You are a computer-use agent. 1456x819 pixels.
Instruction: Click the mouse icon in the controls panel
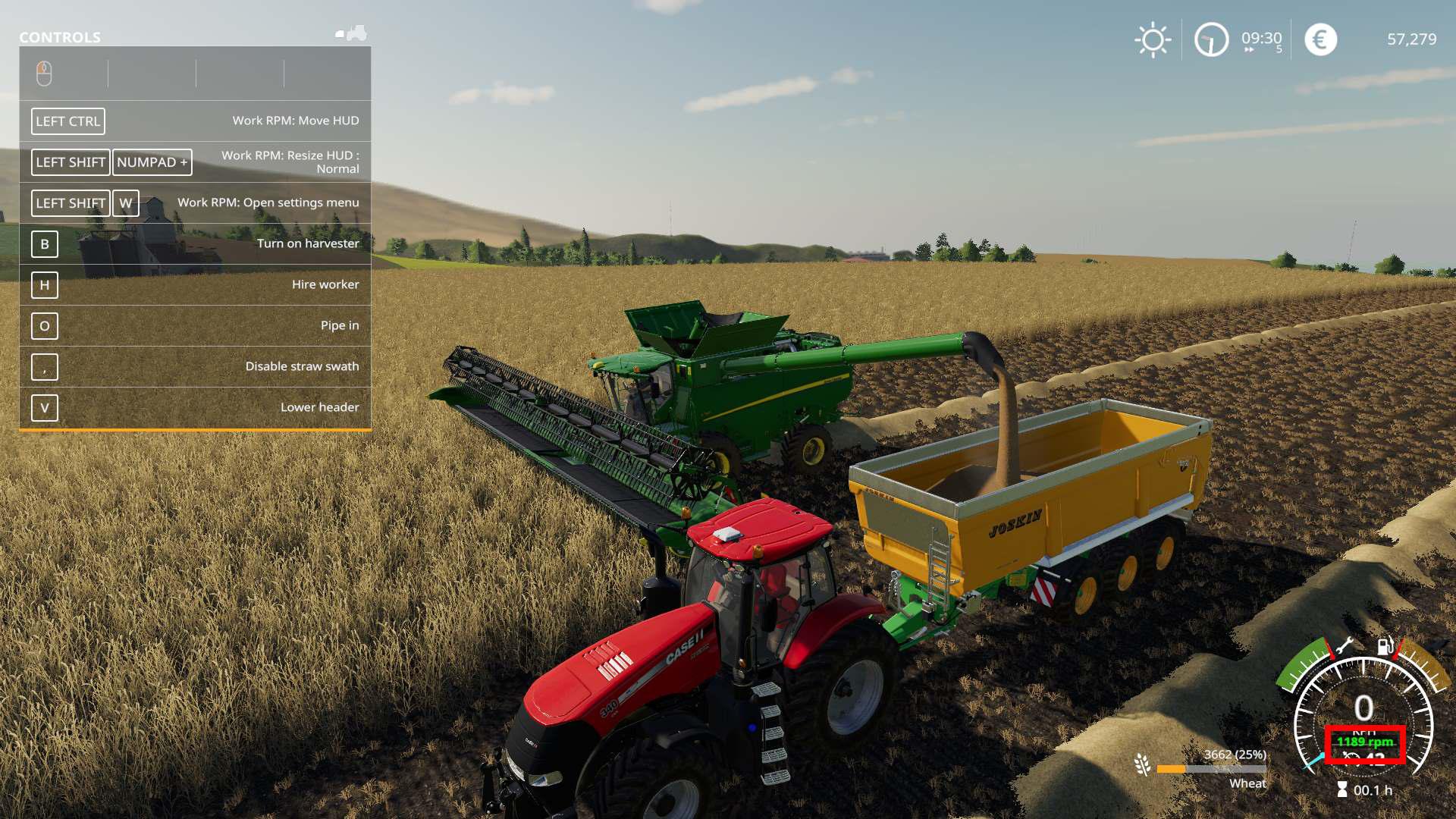click(x=44, y=74)
